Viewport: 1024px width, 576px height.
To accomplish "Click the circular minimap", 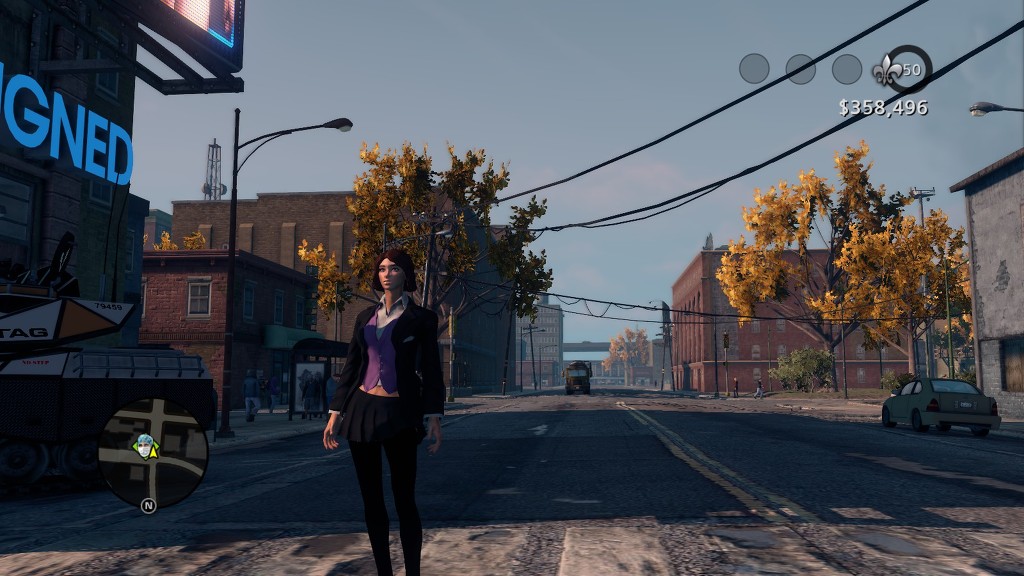I will (153, 452).
